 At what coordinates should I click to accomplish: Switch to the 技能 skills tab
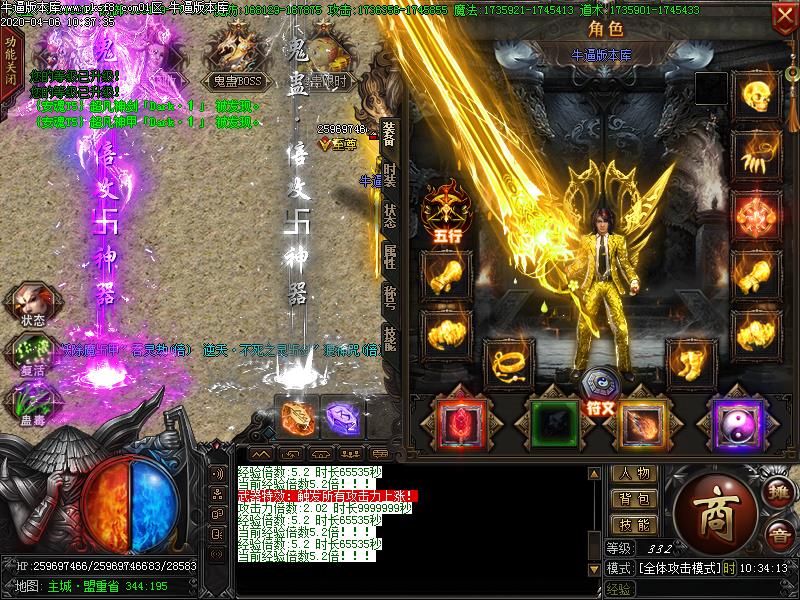(x=389, y=341)
